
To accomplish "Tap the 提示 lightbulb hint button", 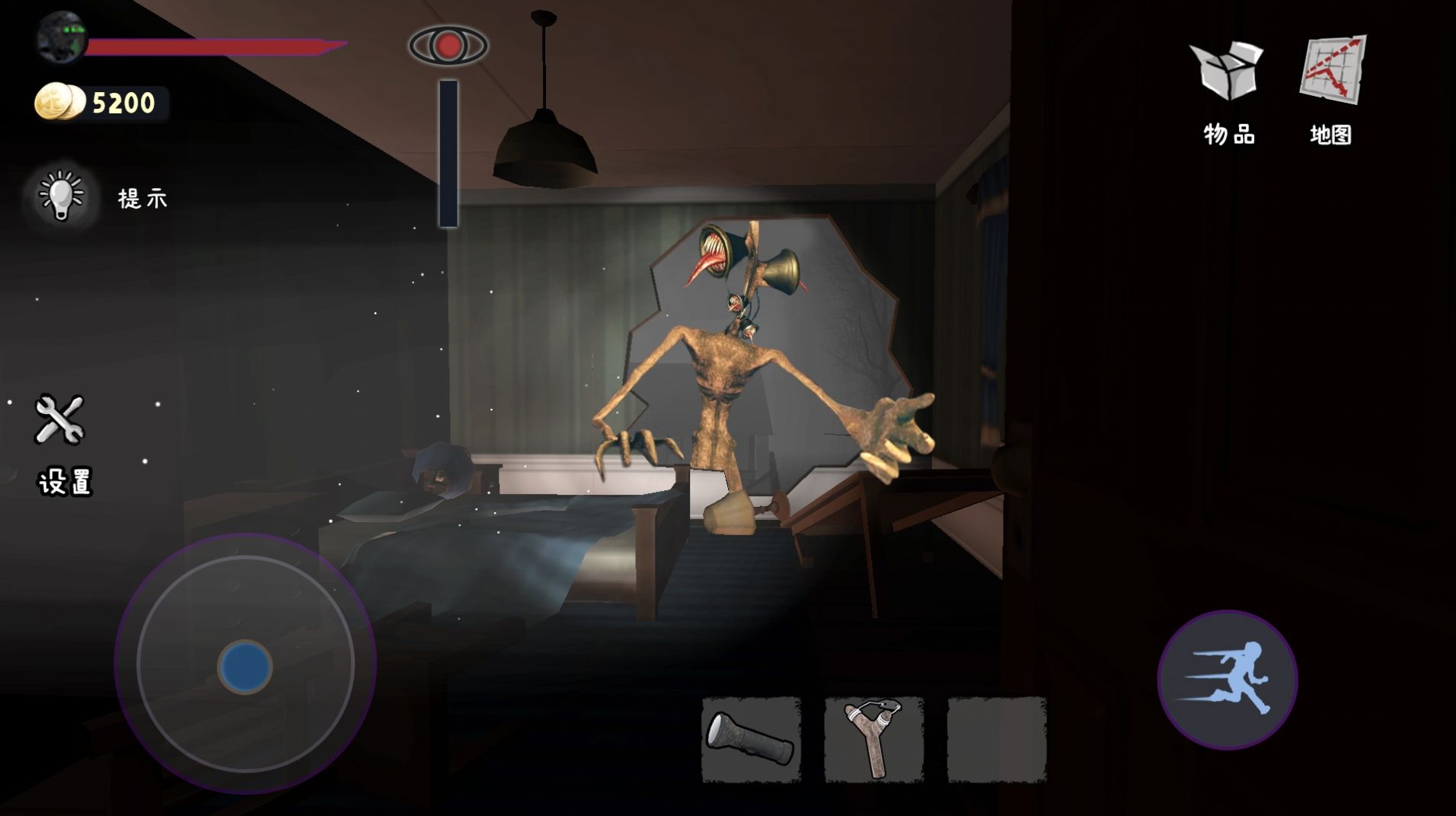I will [61, 196].
